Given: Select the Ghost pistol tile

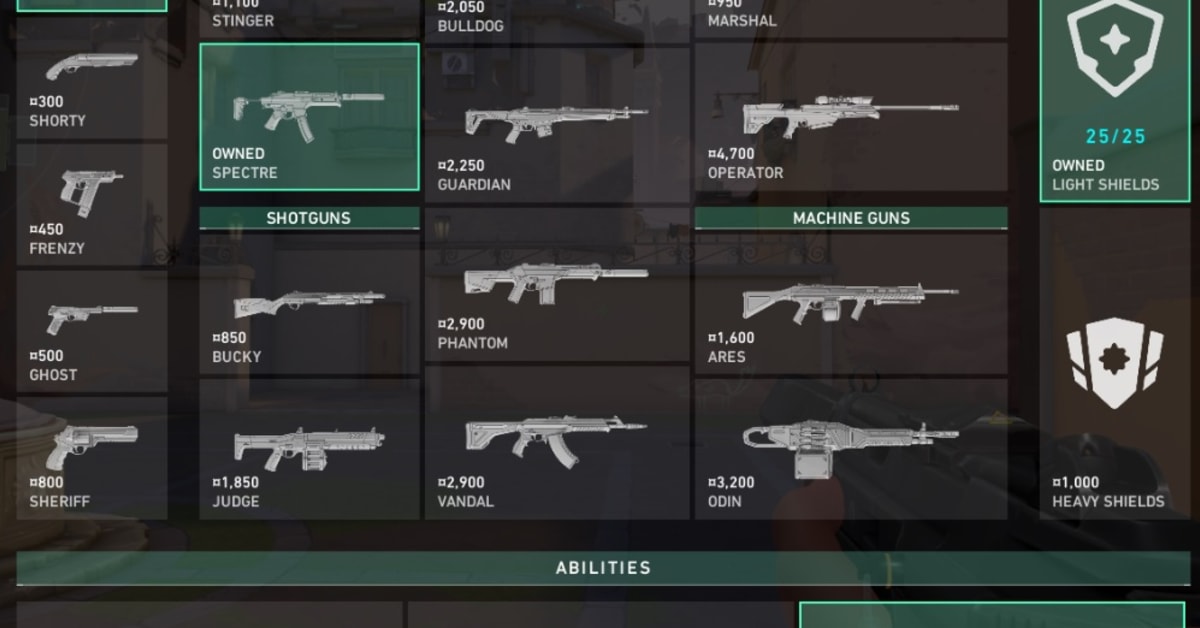Looking at the screenshot, I should pyautogui.click(x=91, y=332).
